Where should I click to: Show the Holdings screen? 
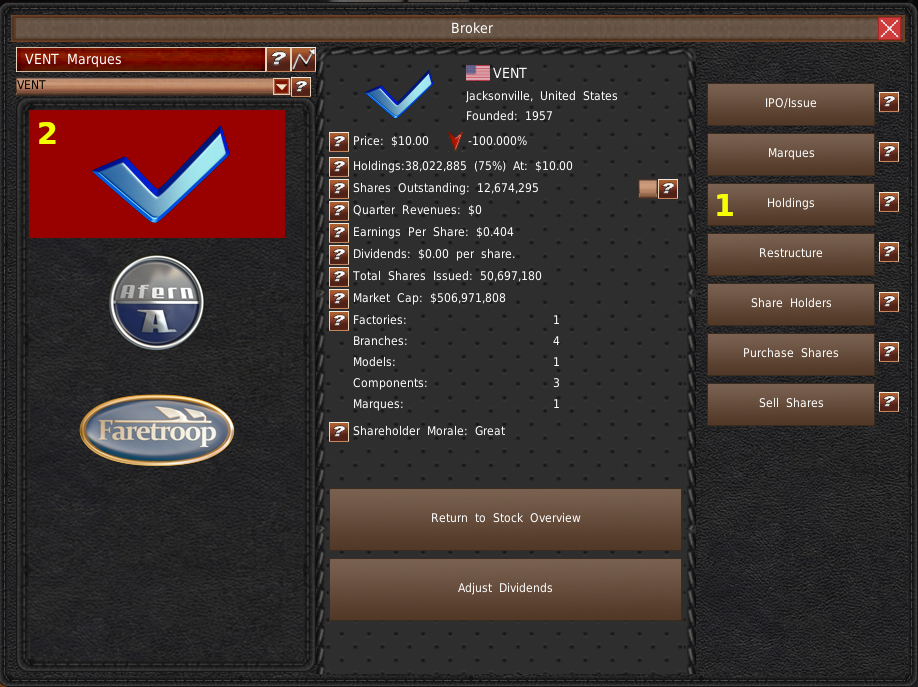coord(790,203)
